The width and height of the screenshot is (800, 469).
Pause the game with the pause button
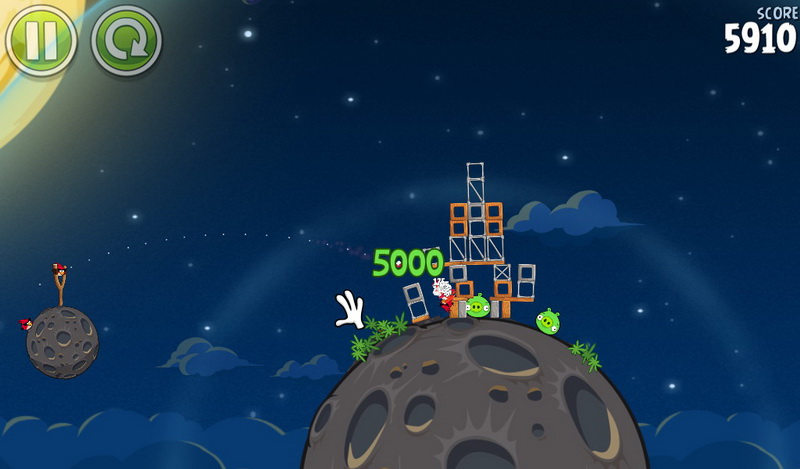41,41
